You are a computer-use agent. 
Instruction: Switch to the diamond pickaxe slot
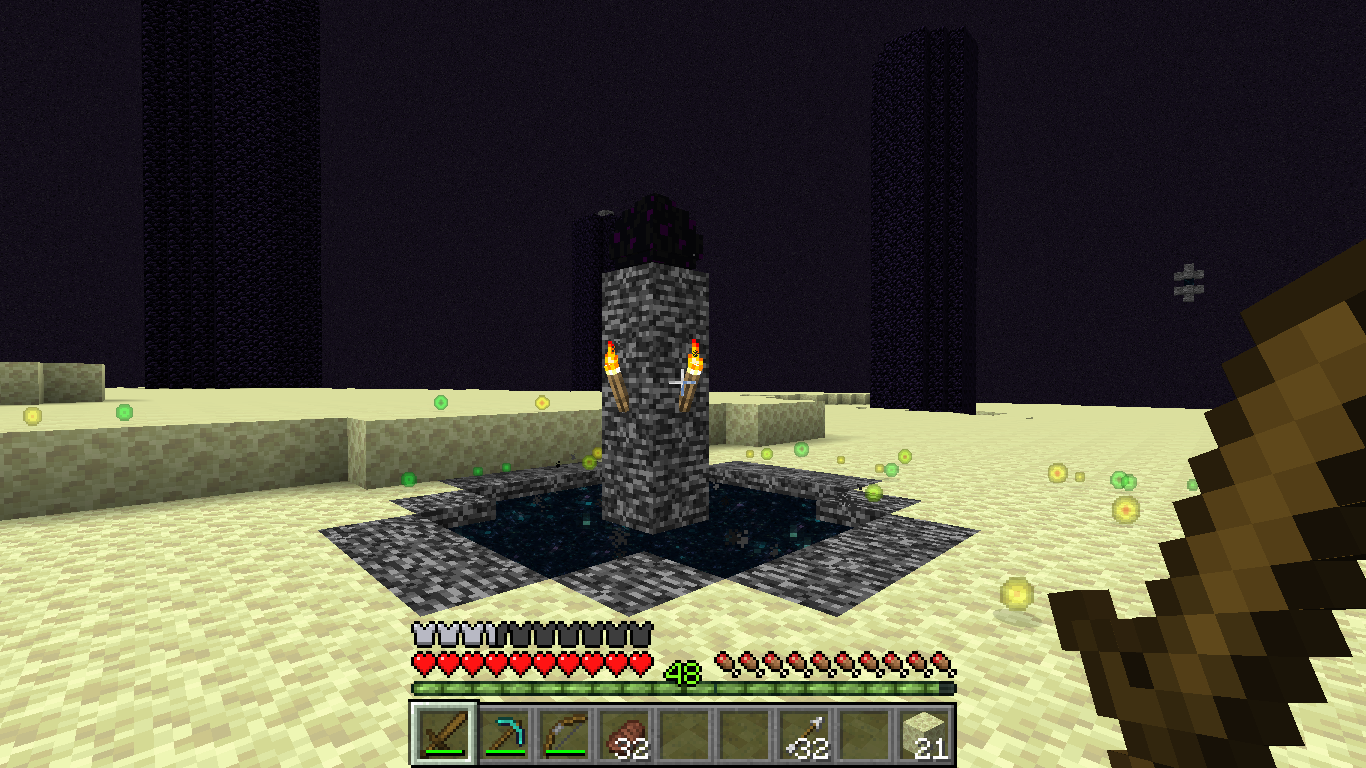tap(507, 735)
